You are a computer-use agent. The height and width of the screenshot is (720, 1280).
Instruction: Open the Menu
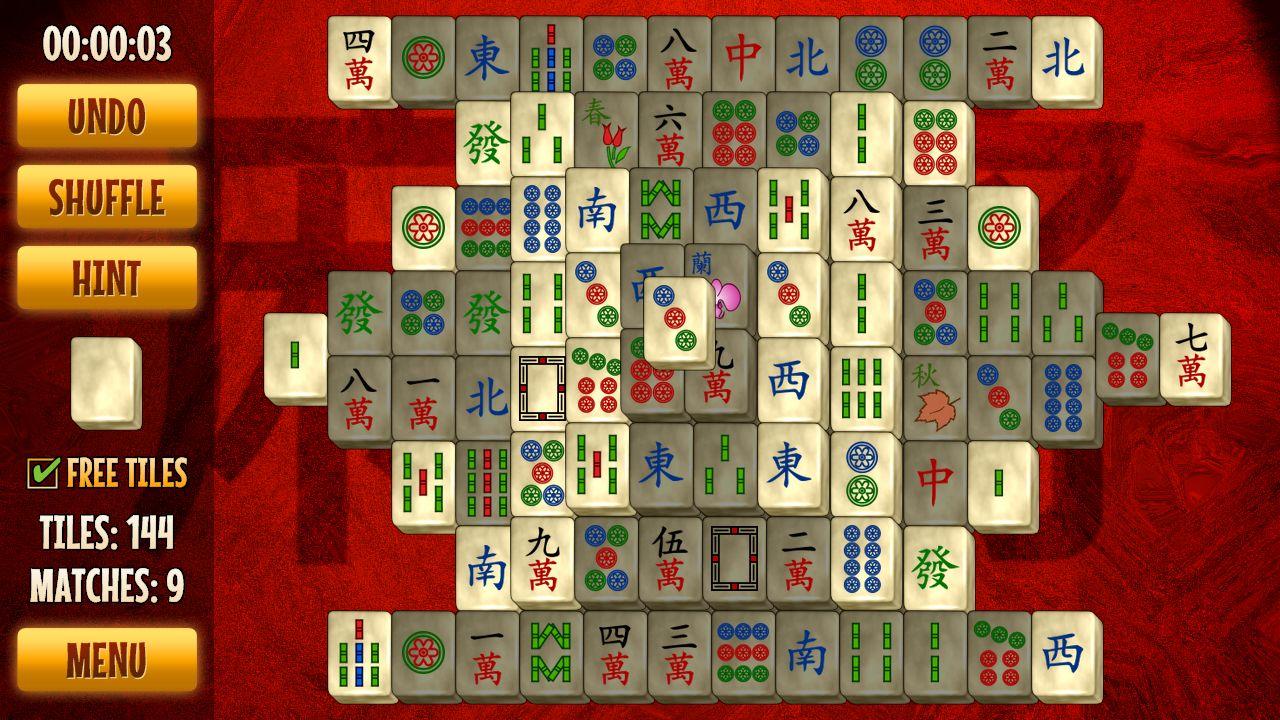[x=106, y=658]
